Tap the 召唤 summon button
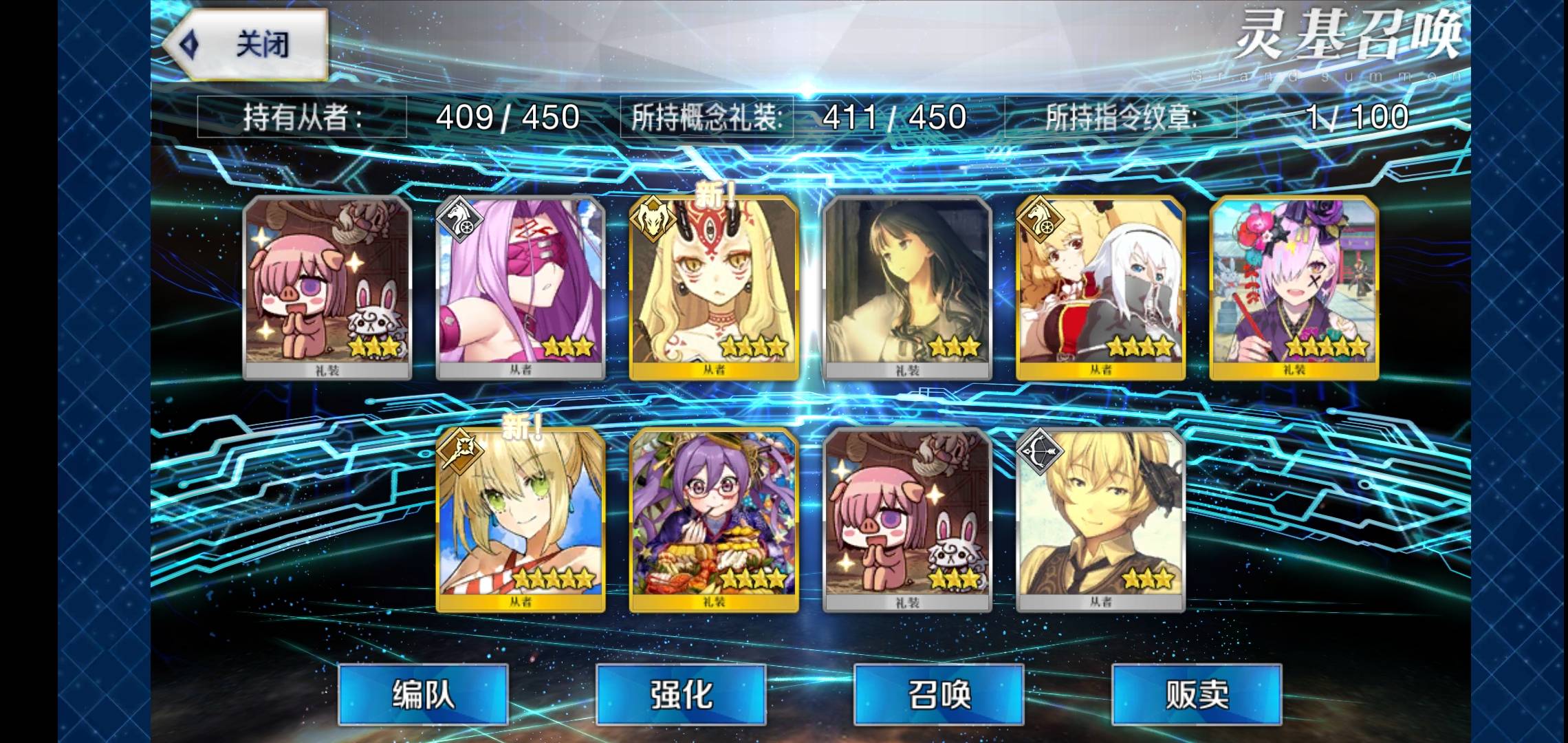The width and height of the screenshot is (1568, 743). pos(939,693)
